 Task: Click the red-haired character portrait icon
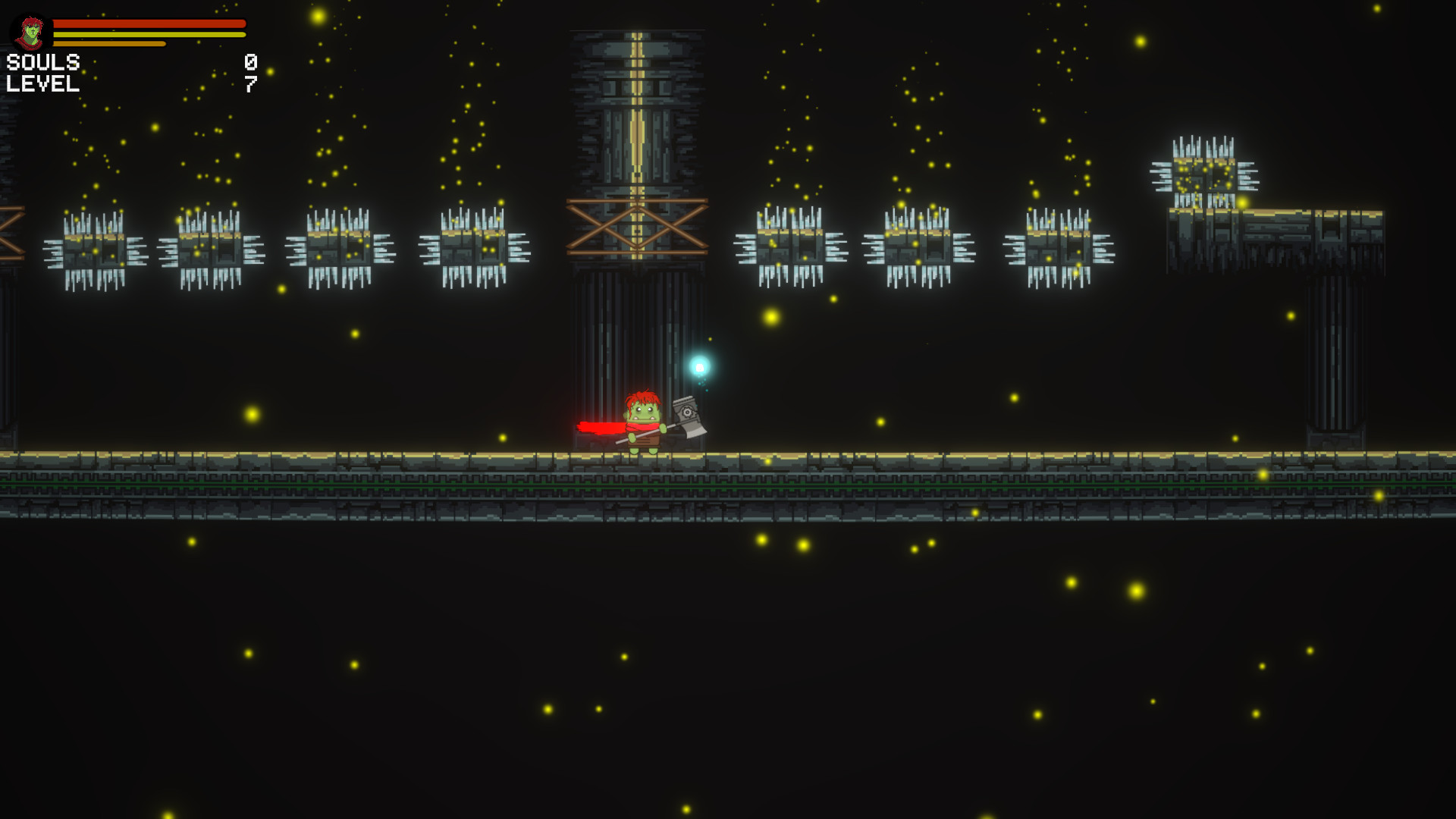(x=29, y=33)
